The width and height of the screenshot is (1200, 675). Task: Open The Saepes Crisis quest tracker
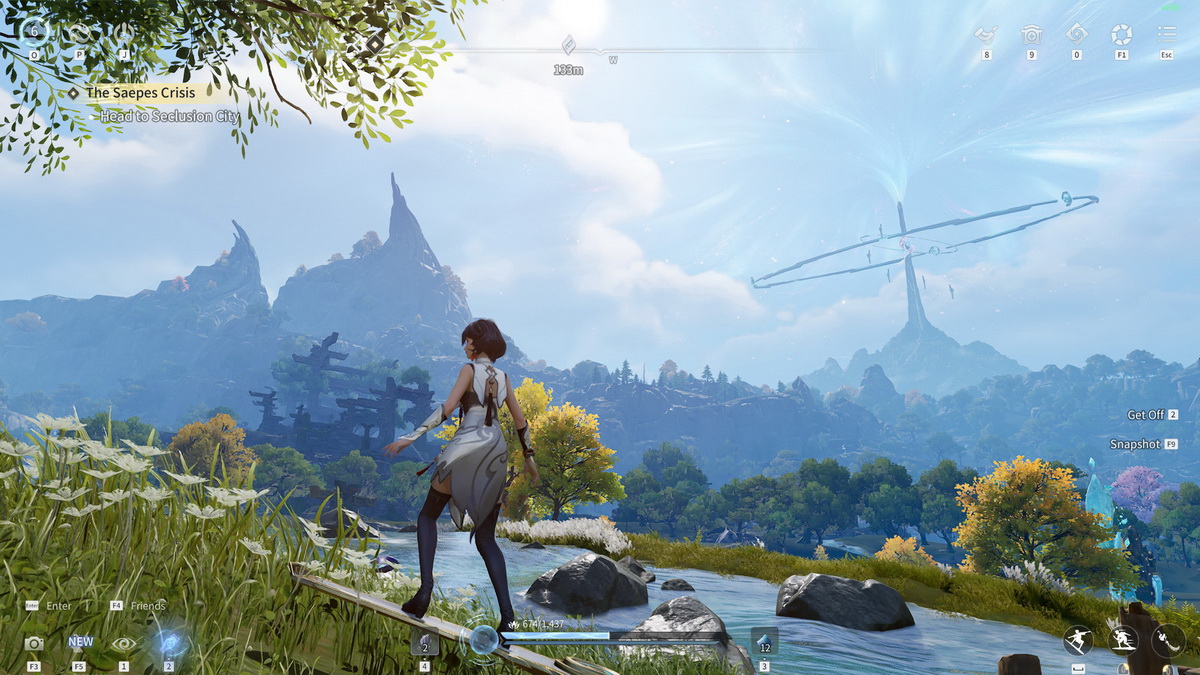(x=138, y=93)
